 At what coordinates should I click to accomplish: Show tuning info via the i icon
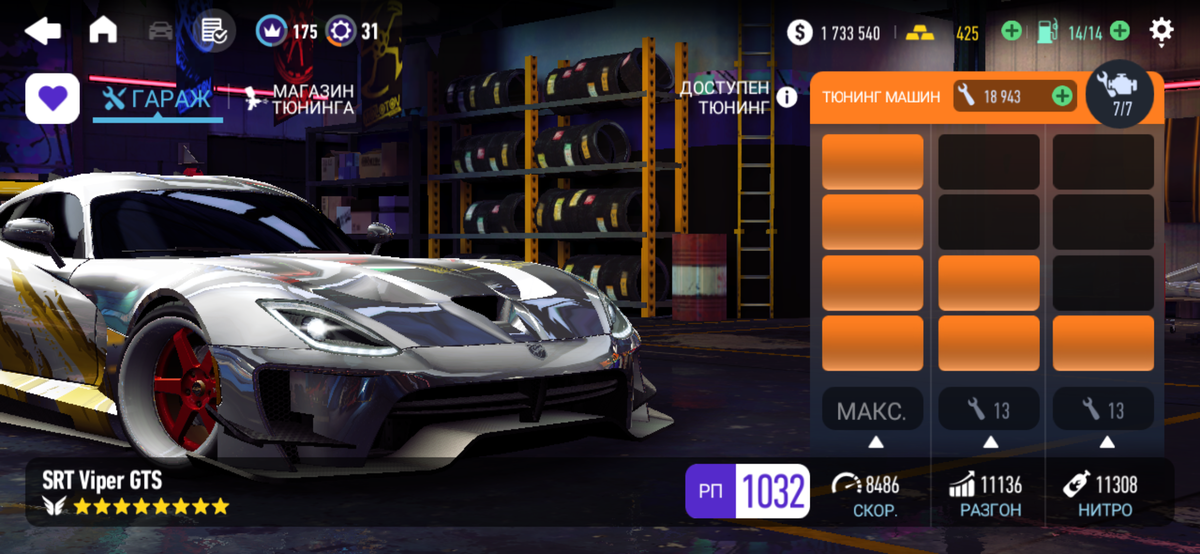787,97
